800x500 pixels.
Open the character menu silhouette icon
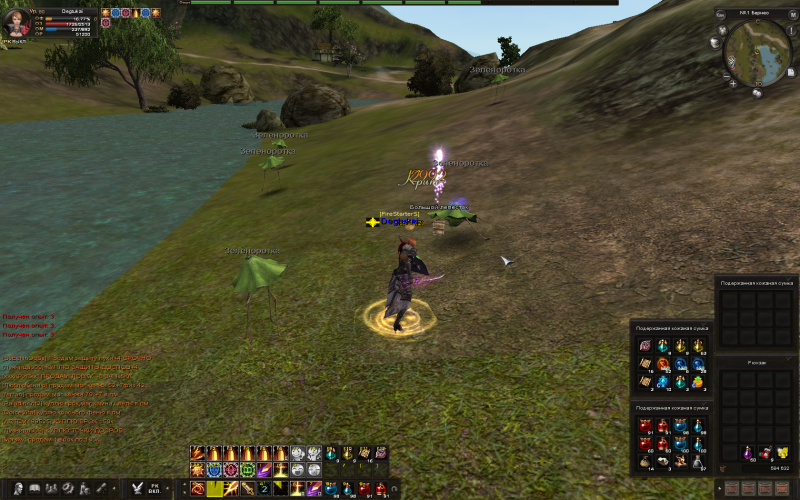[x=19, y=488]
